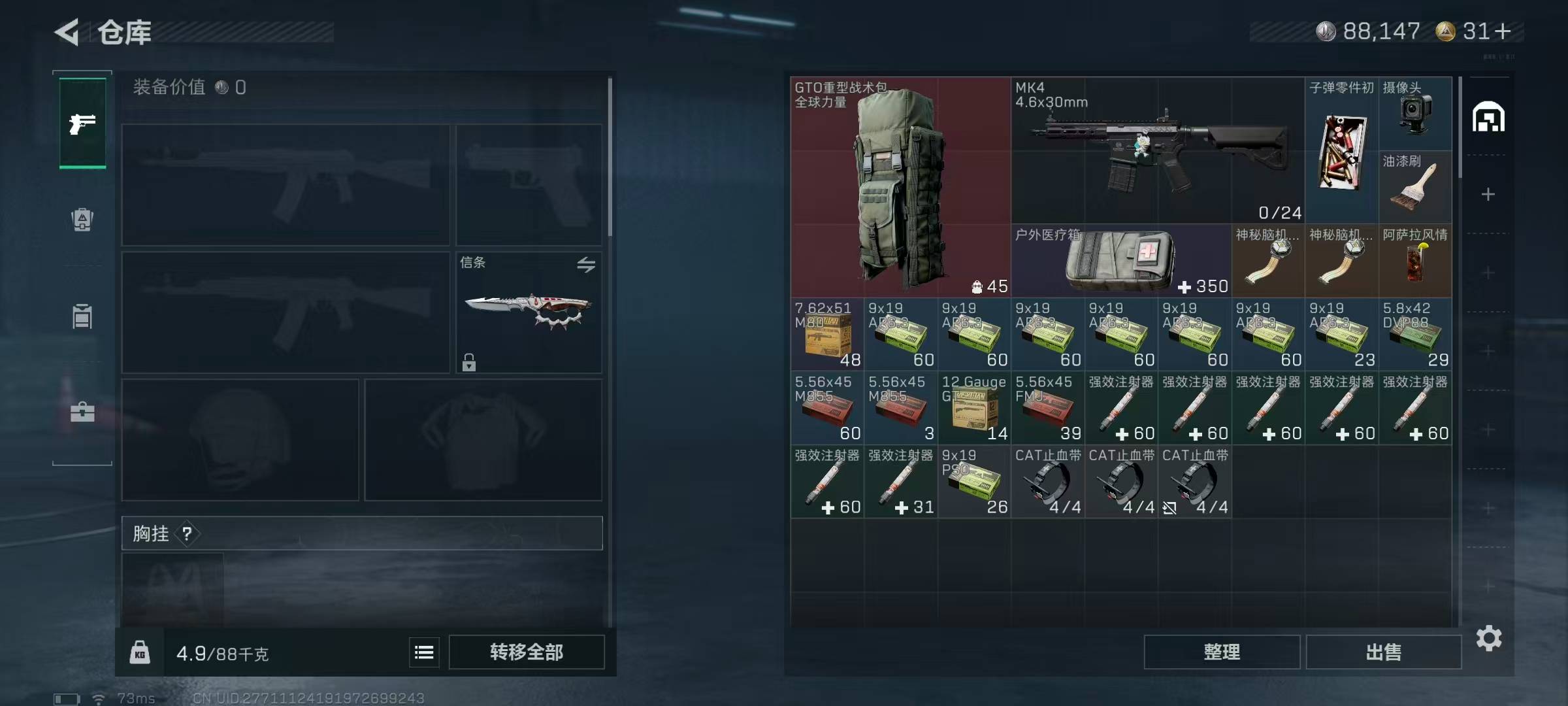1568x706 pixels.
Task: Select the GTO重型战术包 backpack
Action: click(x=900, y=188)
